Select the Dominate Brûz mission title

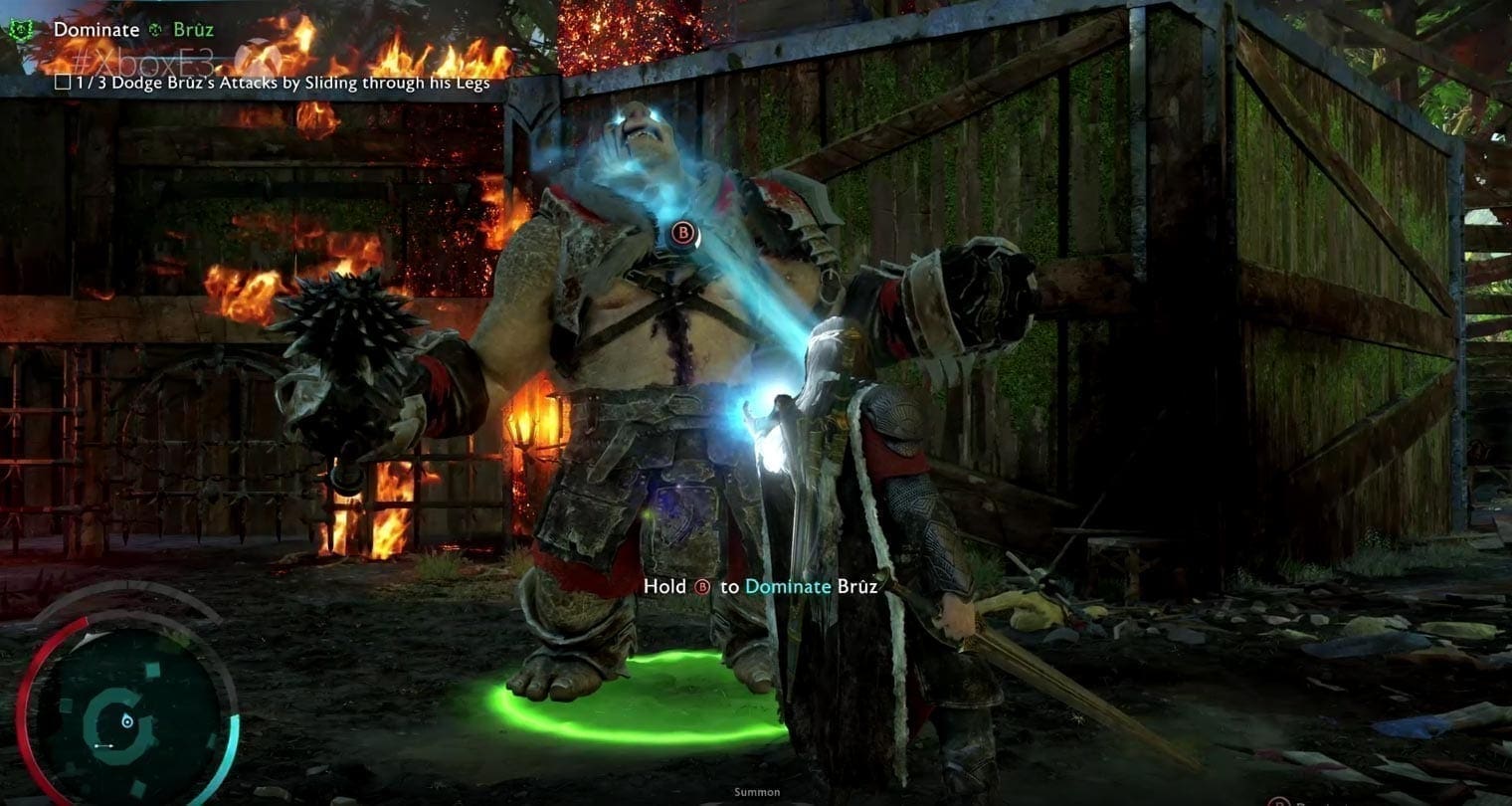[133, 30]
